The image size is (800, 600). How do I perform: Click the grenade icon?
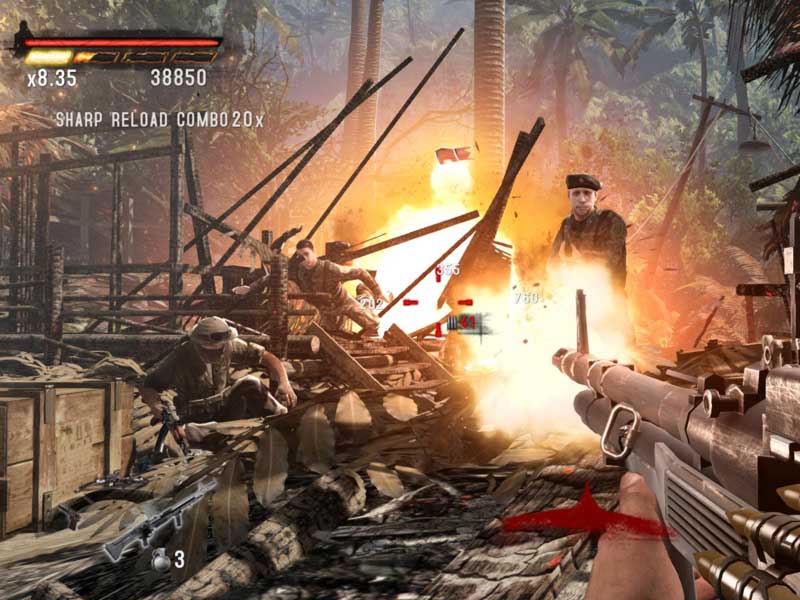pos(160,560)
